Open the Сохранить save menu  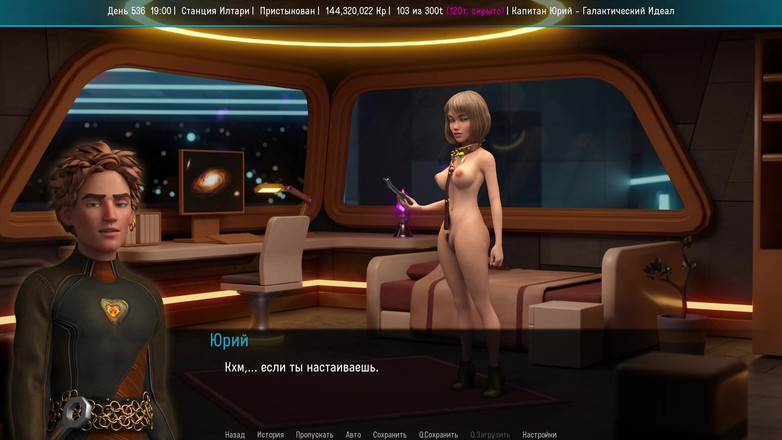[390, 435]
